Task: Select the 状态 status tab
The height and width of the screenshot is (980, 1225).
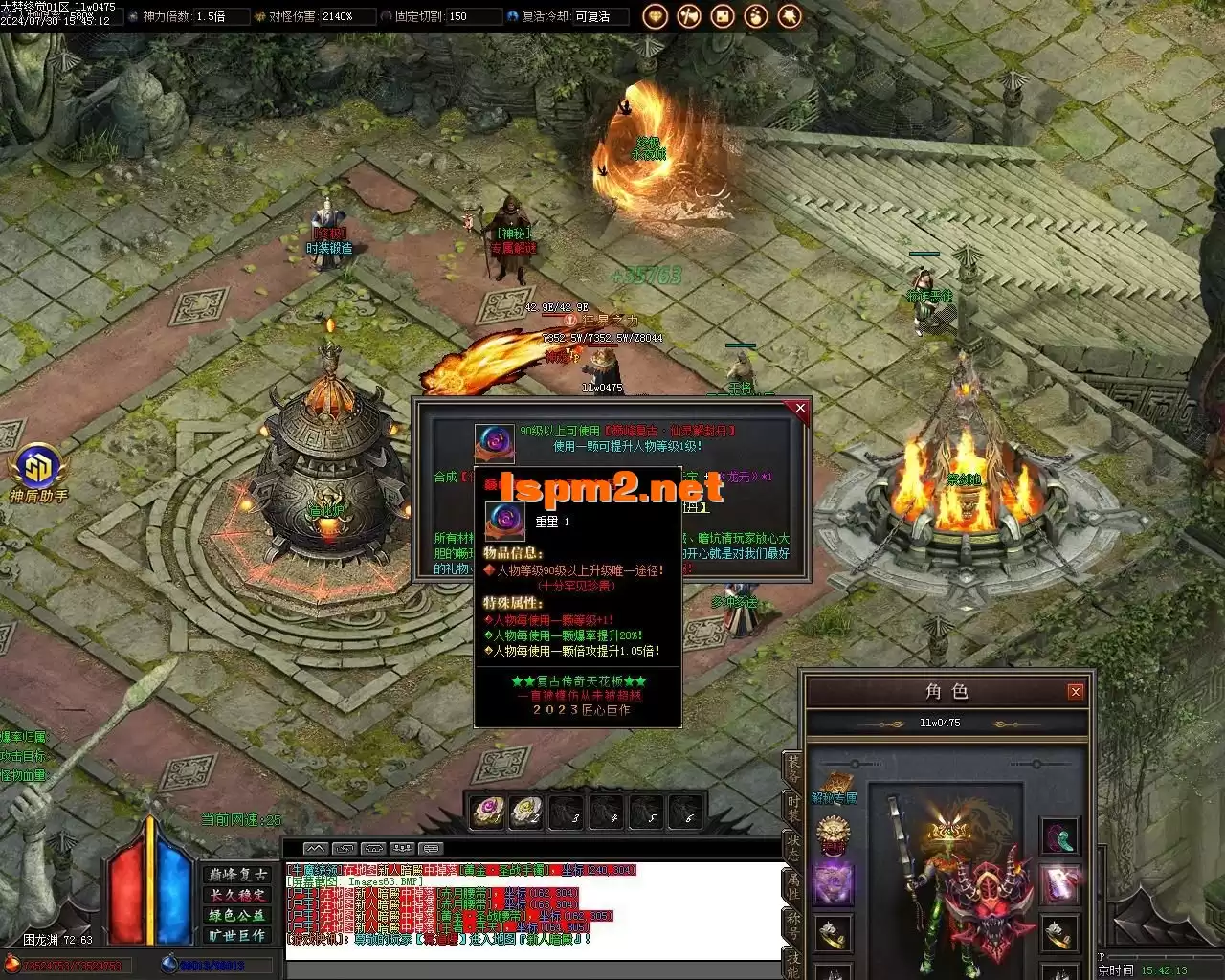Action: coord(793,846)
